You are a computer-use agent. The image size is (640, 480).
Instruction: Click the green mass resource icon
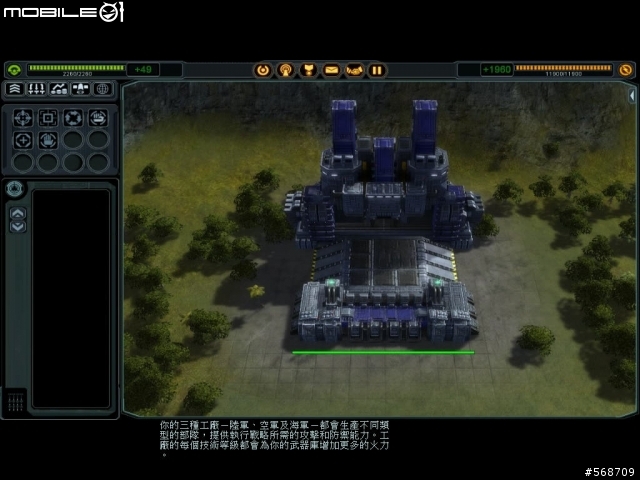pyautogui.click(x=14, y=70)
